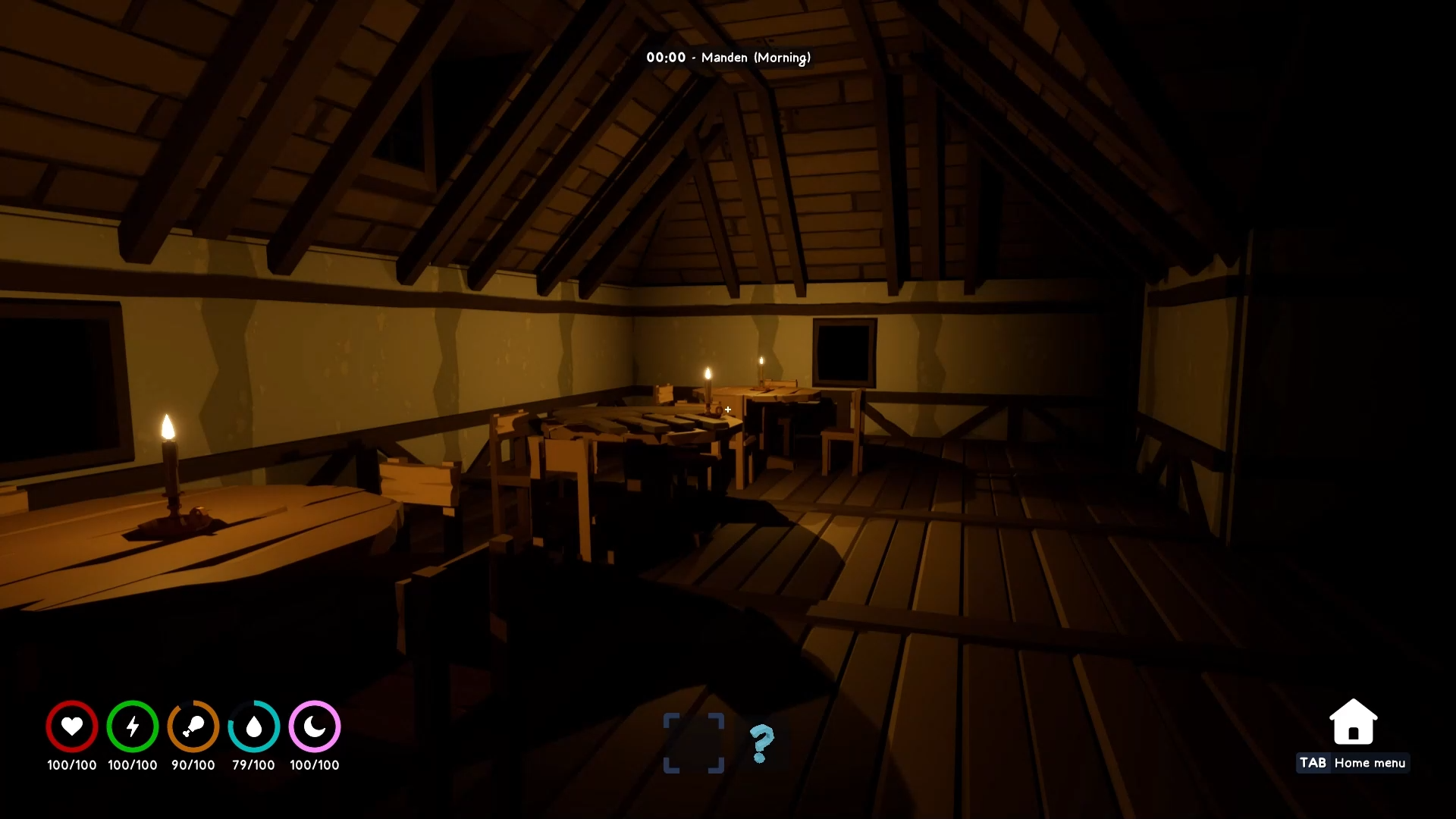
Task: Click the empty bracketed hotbar slot
Action: point(693,744)
